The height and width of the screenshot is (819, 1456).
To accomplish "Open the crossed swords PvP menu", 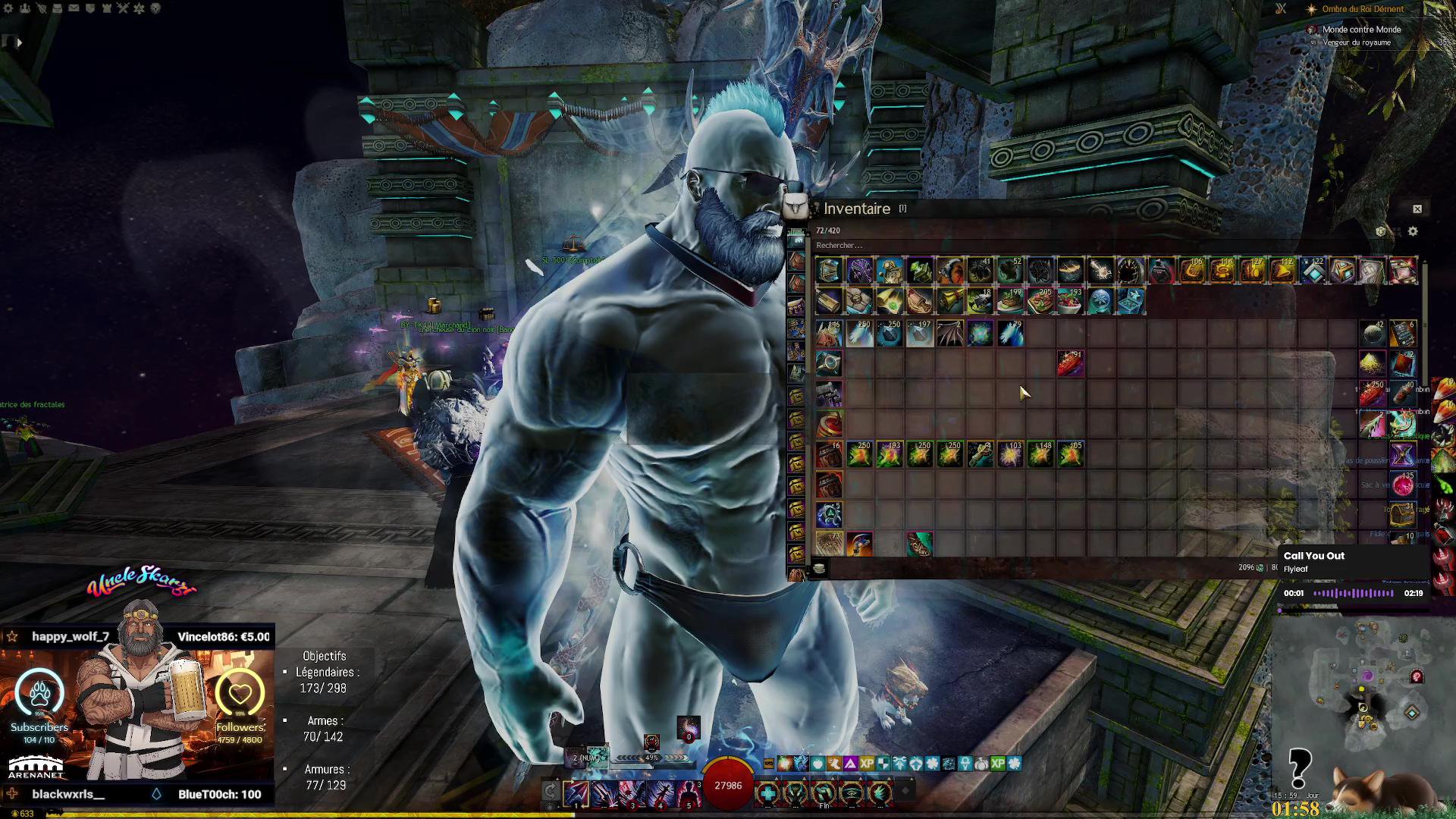I will (123, 8).
